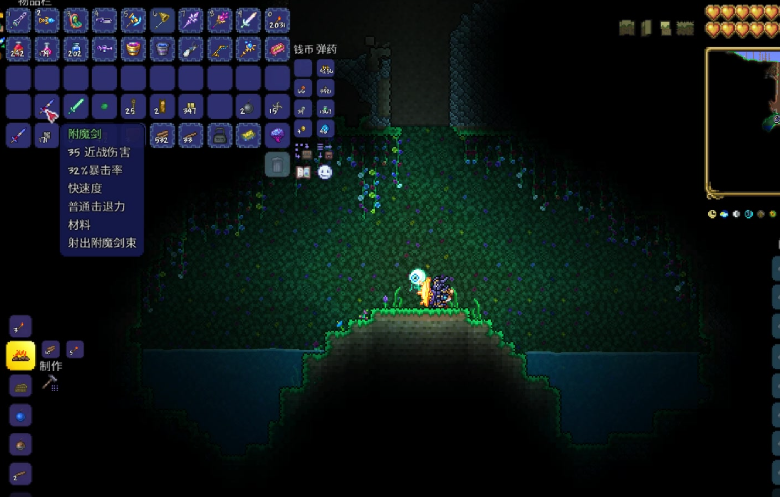Select the red potion stack of 242
This screenshot has width=780, height=497.
click(x=19, y=49)
